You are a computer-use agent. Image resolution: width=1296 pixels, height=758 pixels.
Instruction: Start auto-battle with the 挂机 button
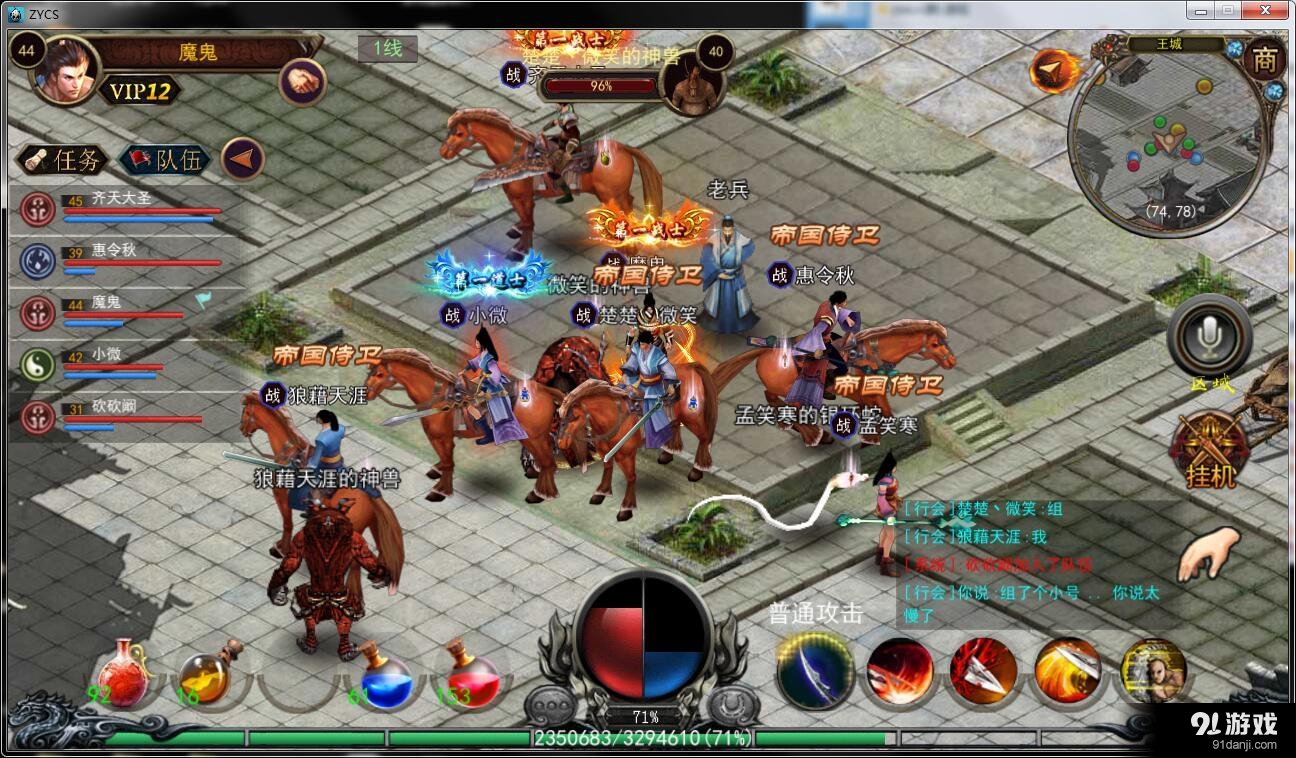coord(1210,452)
